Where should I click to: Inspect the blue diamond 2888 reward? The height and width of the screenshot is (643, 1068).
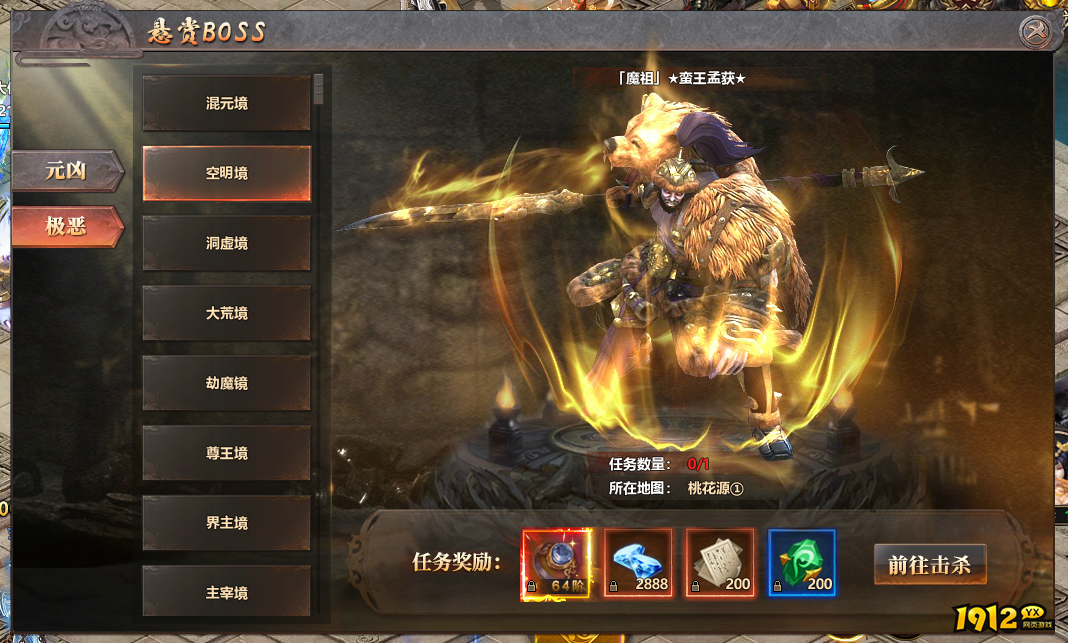(638, 564)
